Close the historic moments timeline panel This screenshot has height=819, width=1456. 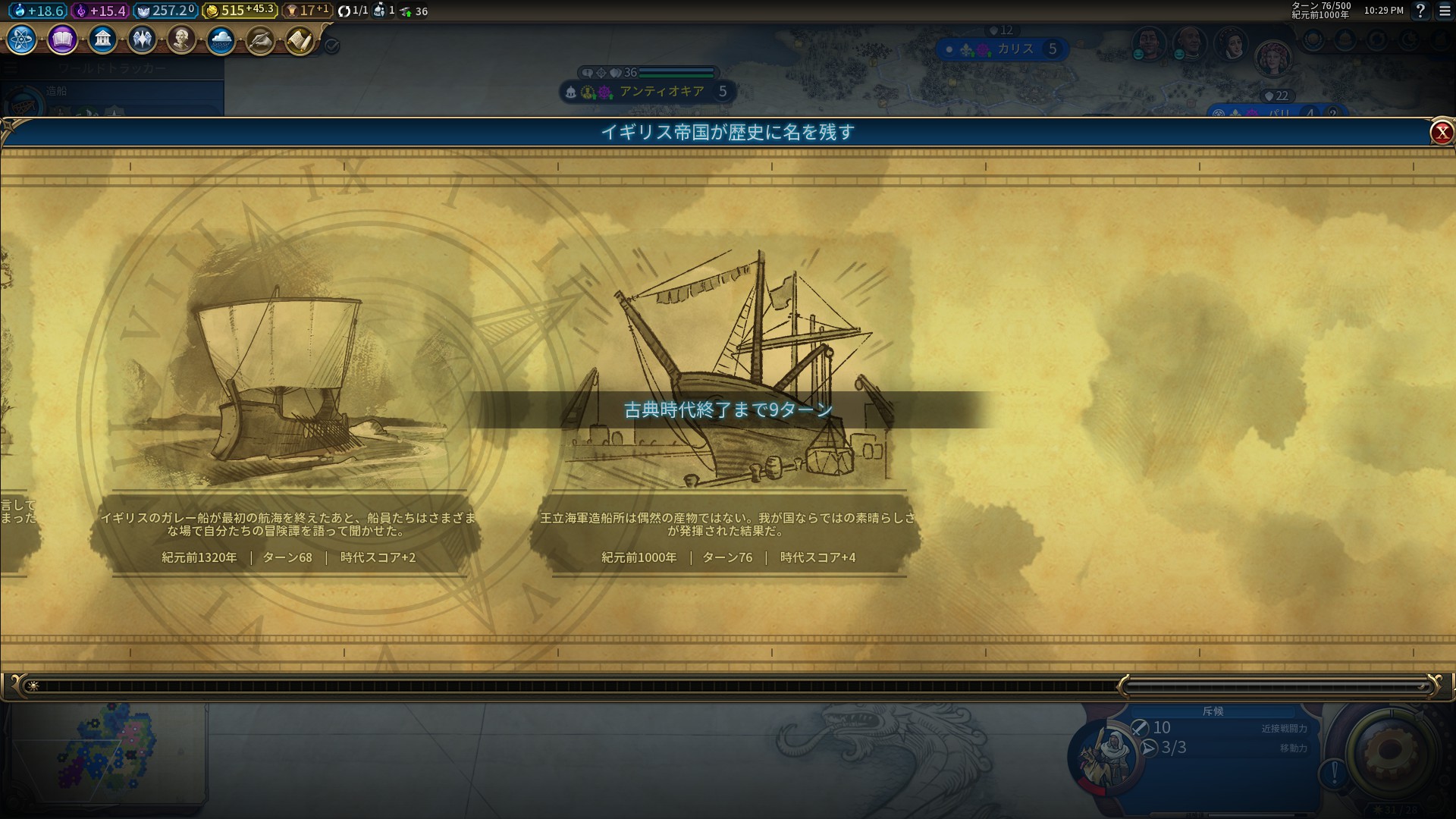coord(1441,133)
